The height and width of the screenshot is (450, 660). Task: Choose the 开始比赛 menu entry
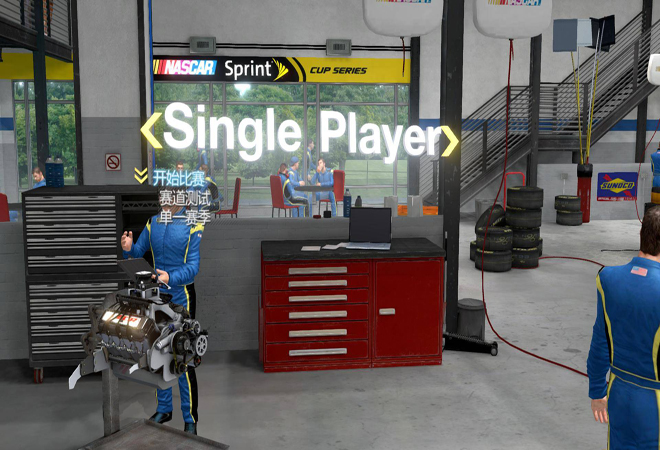179,178
